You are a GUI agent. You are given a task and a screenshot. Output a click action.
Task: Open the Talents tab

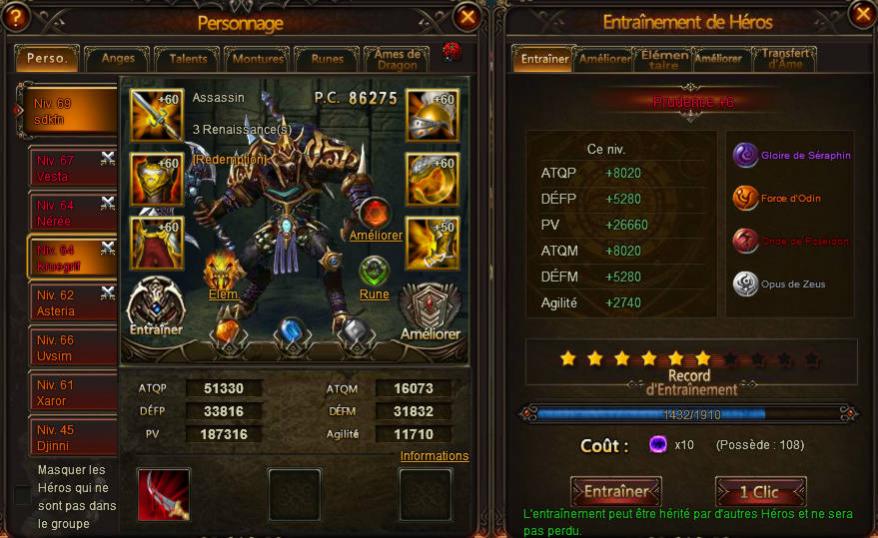coord(188,59)
